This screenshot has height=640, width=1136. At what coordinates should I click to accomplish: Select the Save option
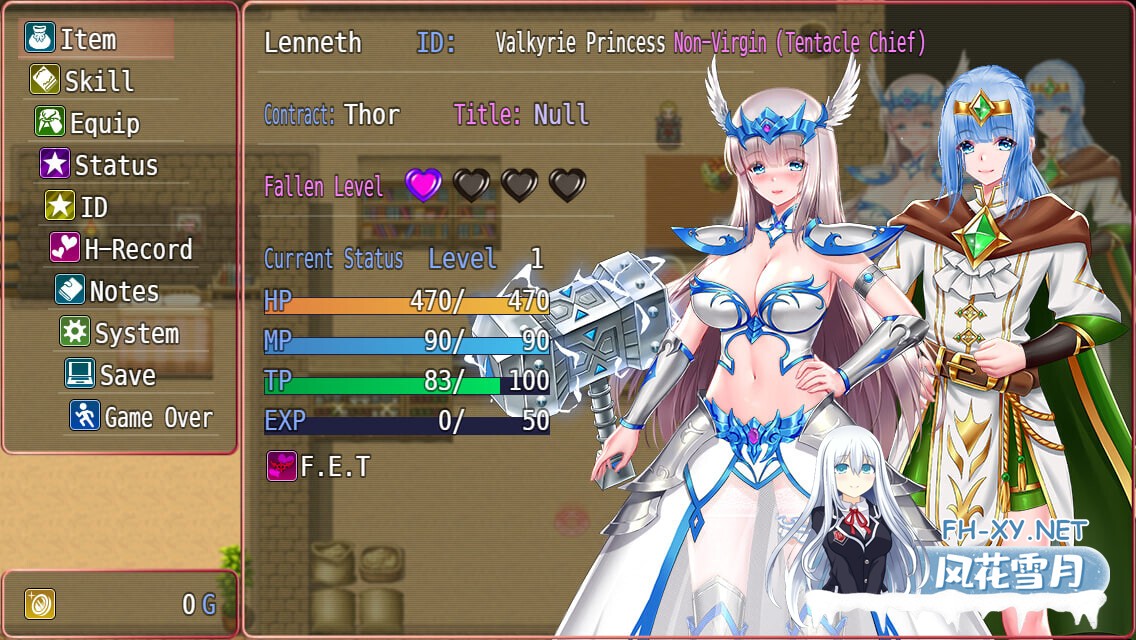[x=127, y=375]
